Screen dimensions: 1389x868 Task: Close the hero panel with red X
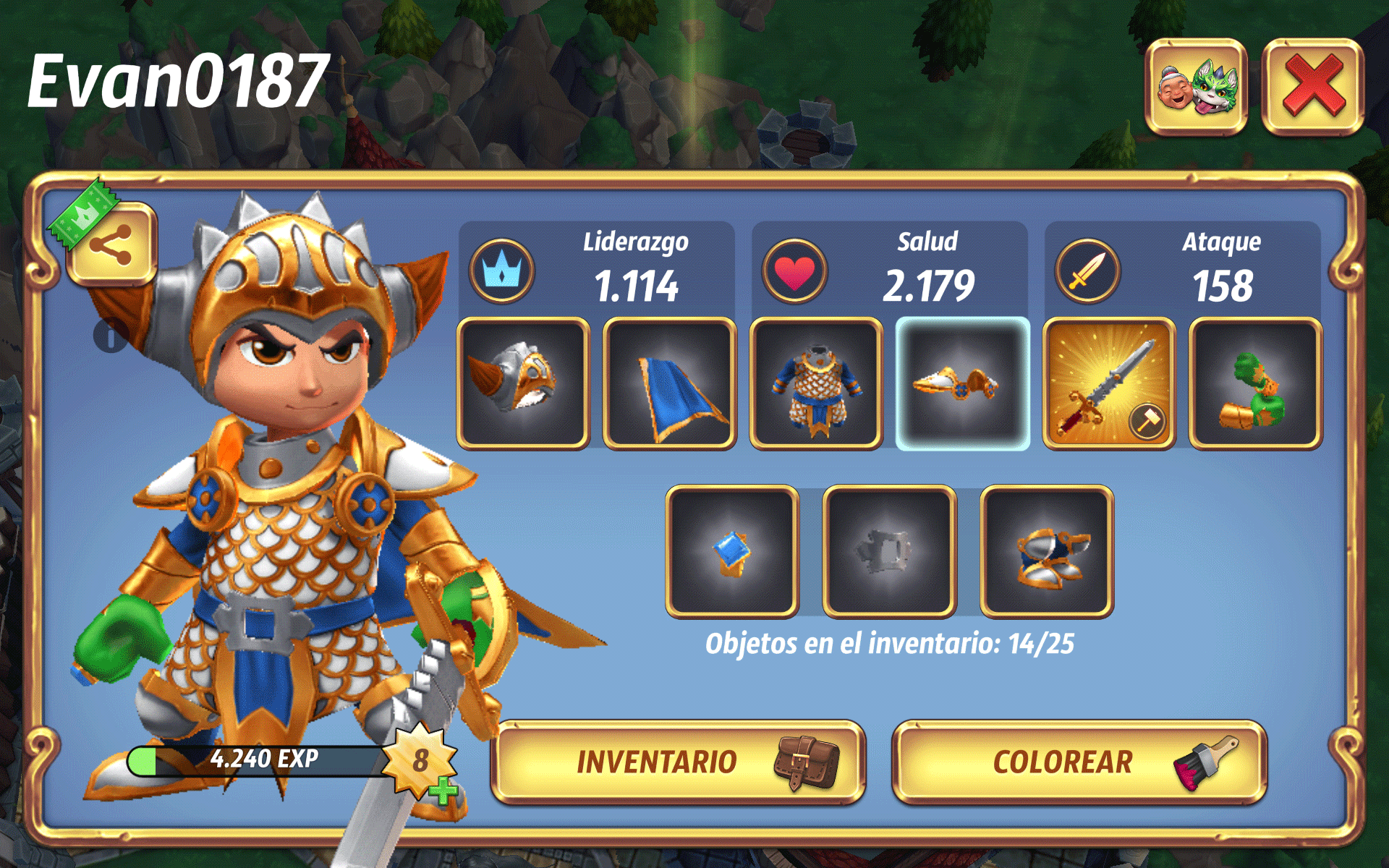point(1312,87)
